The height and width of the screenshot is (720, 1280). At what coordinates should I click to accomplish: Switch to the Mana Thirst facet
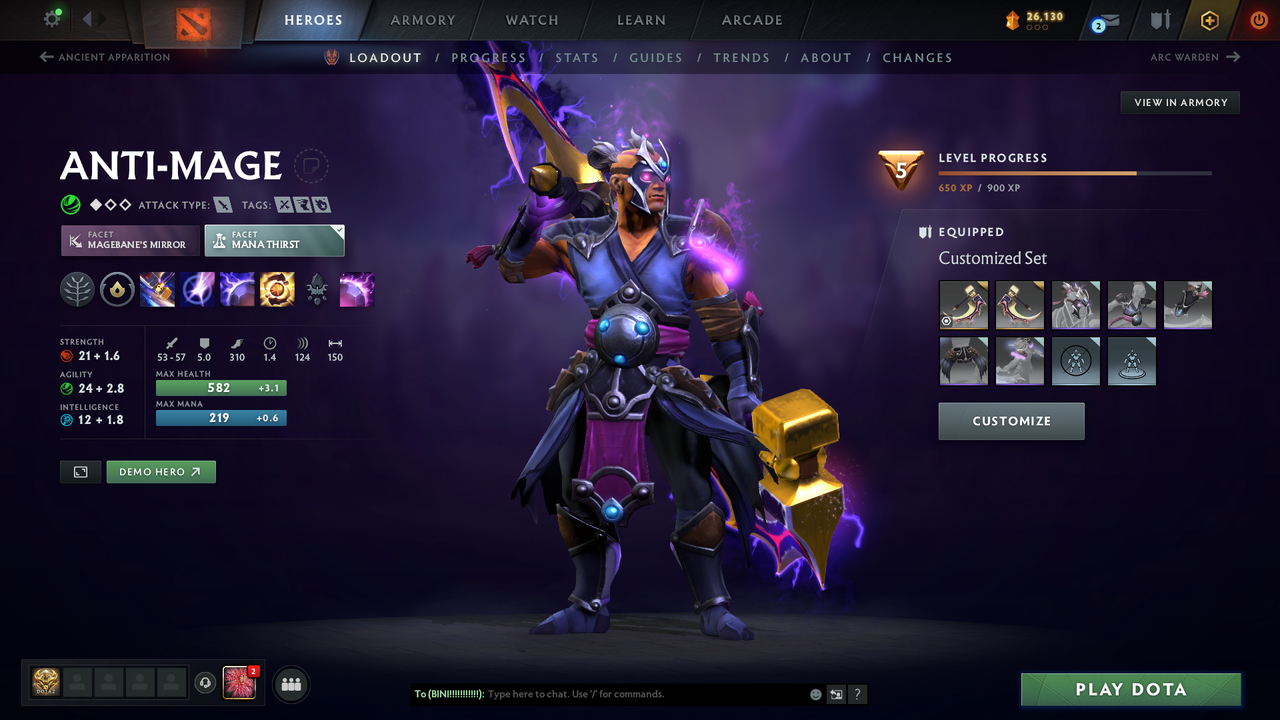274,240
